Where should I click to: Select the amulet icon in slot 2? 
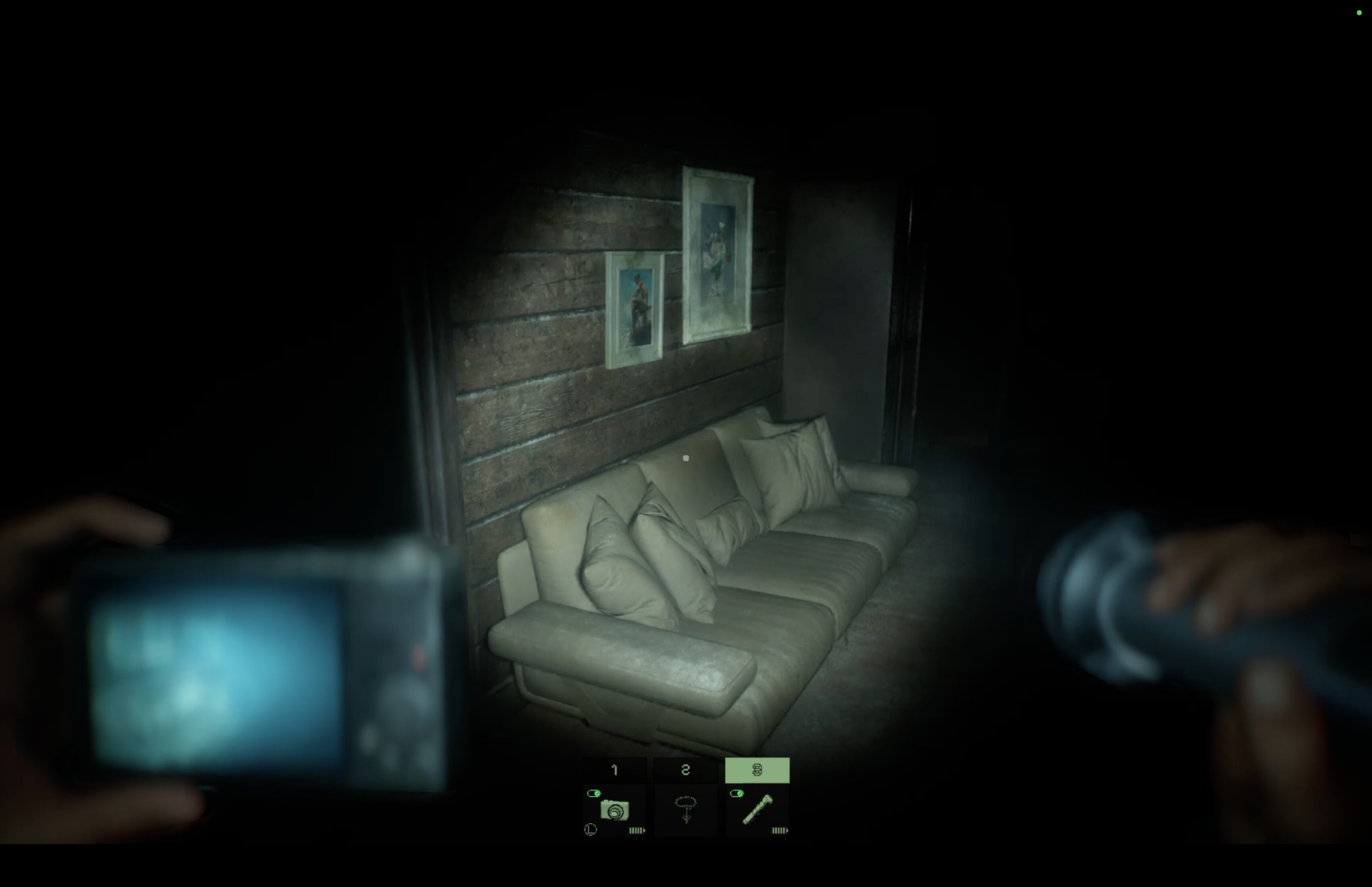[x=687, y=810]
